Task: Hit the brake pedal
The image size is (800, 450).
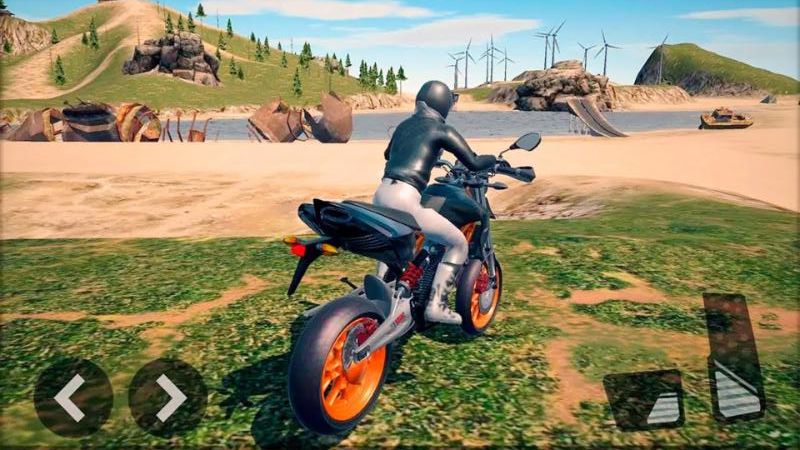Action: pos(644,399)
